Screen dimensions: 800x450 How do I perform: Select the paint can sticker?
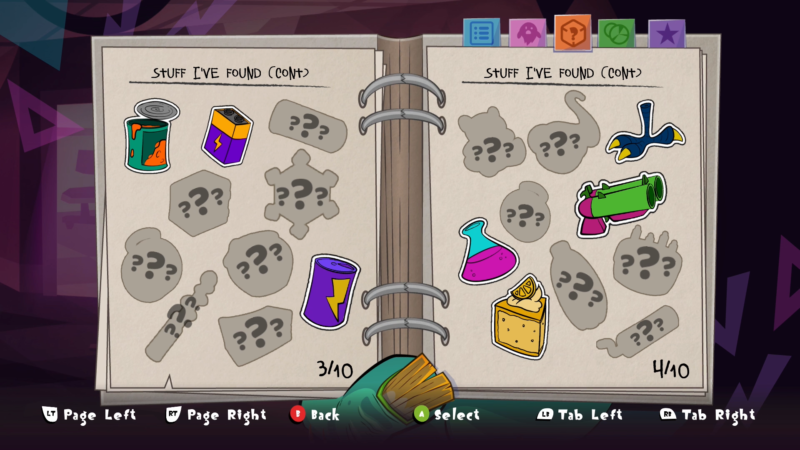[148, 137]
